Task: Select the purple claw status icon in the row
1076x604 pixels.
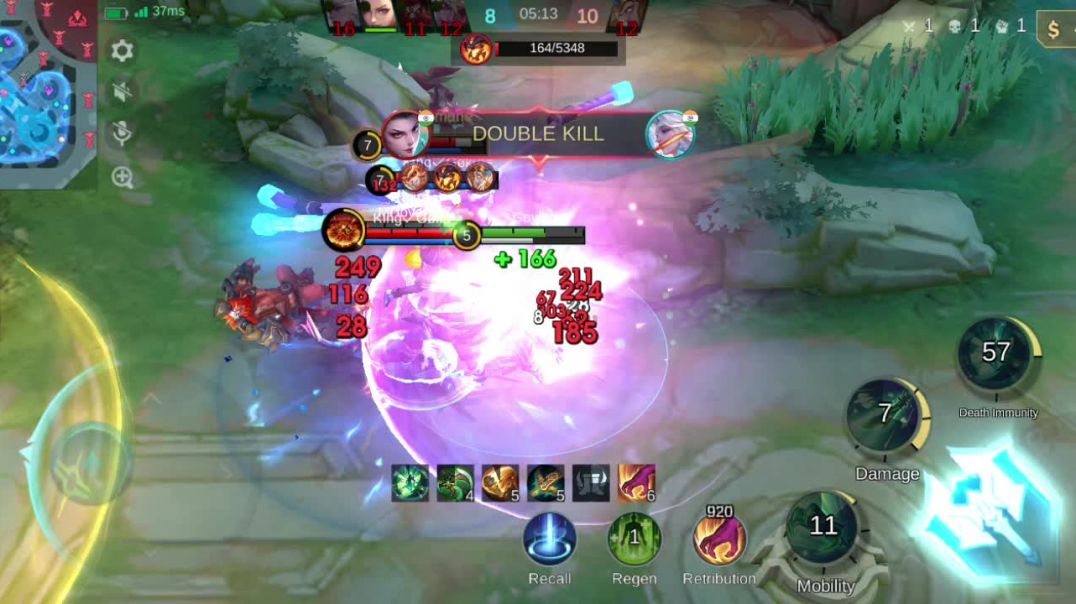Action: [636, 483]
